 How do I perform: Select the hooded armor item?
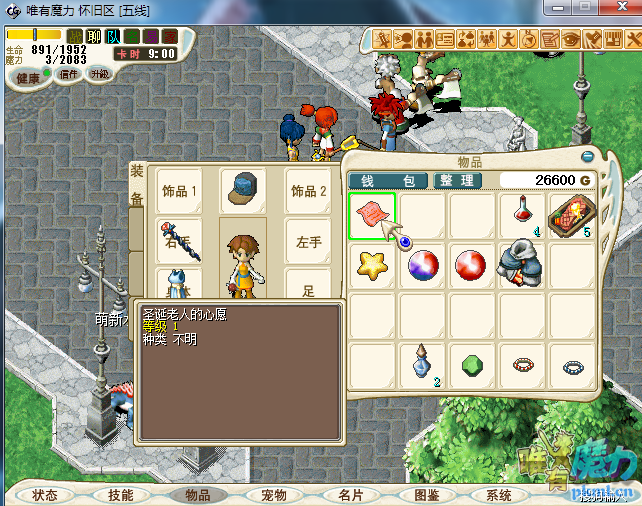tap(522, 265)
